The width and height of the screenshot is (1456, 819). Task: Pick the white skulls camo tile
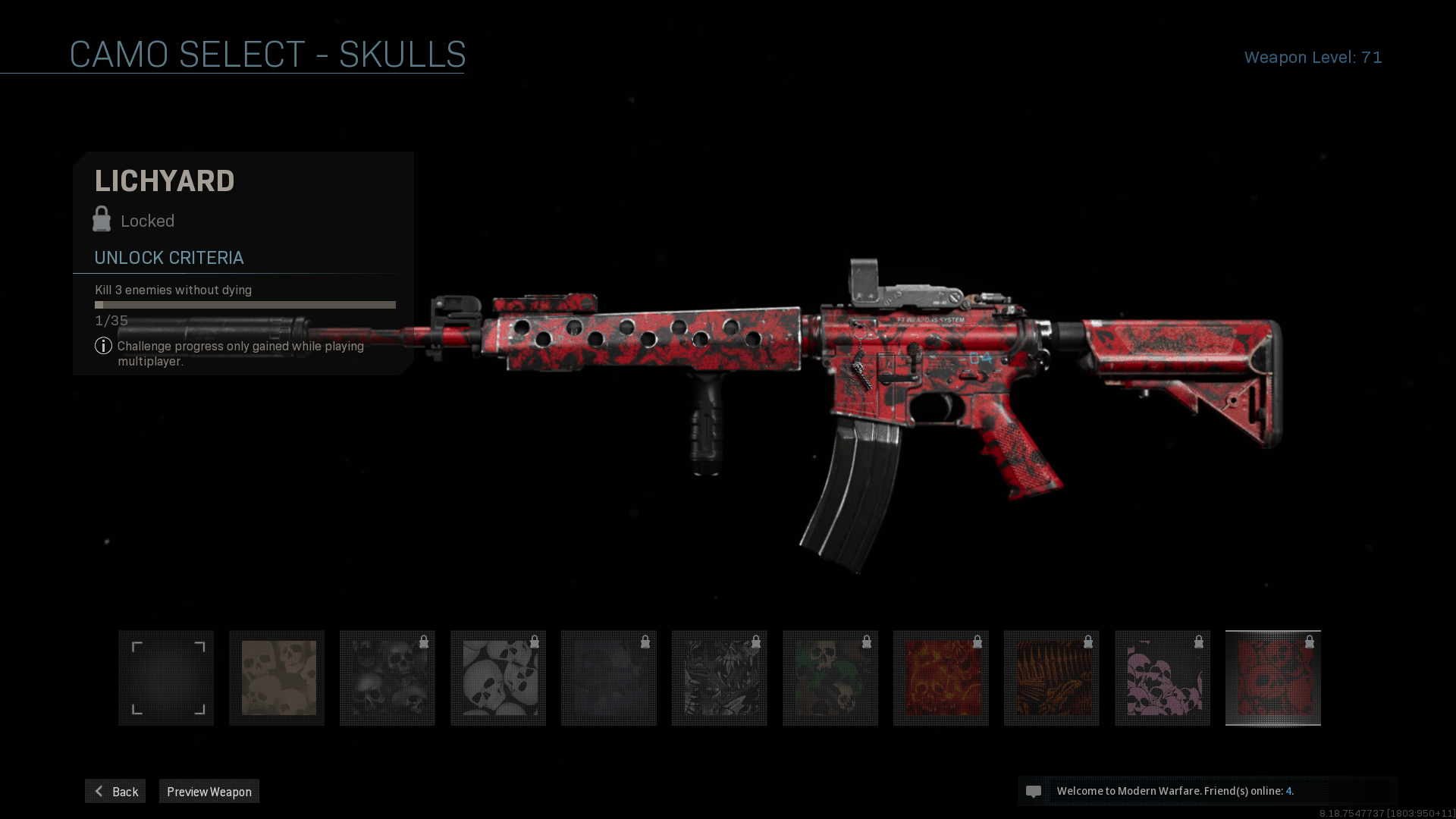pyautogui.click(x=498, y=678)
